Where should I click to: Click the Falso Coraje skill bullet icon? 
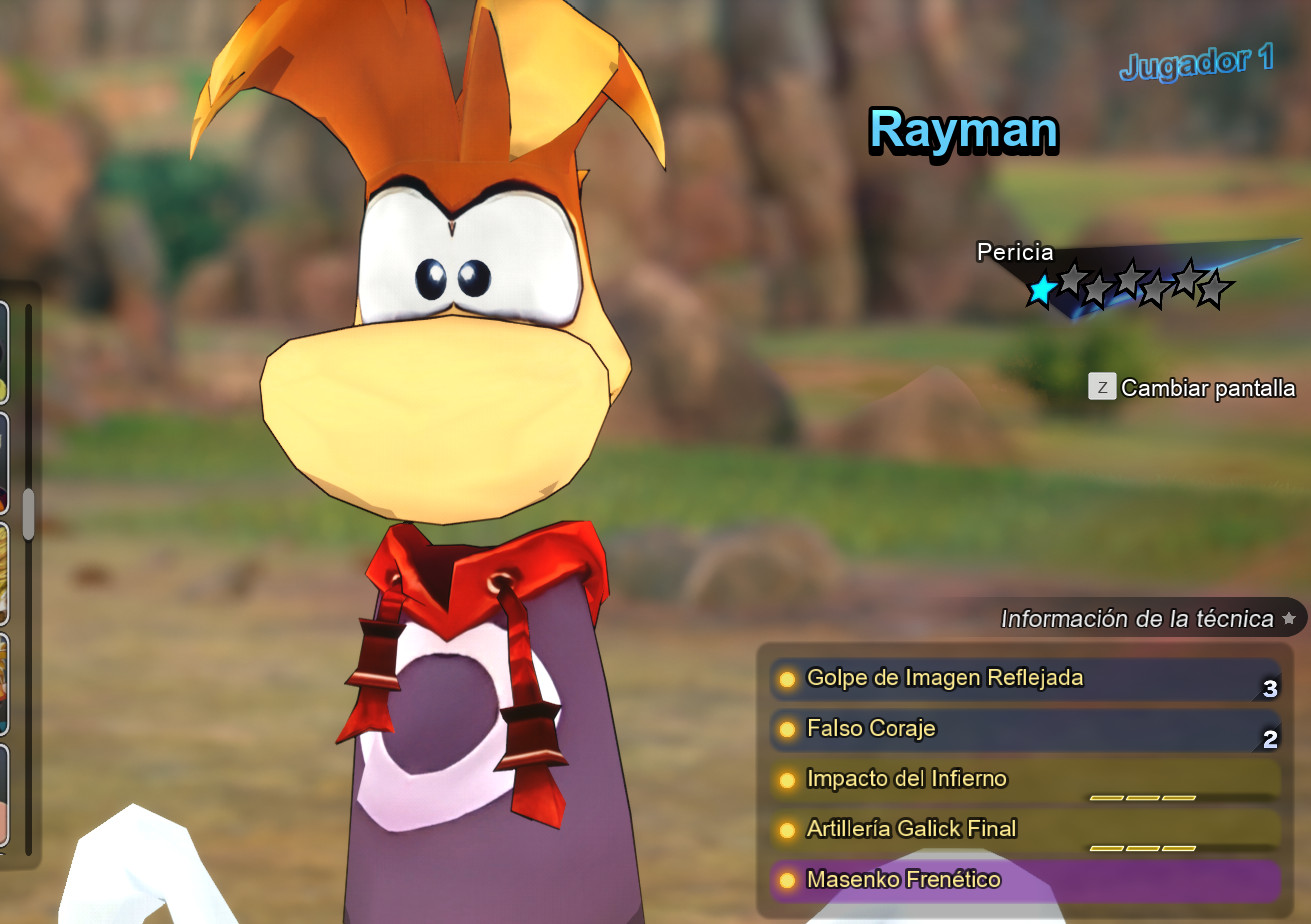789,729
